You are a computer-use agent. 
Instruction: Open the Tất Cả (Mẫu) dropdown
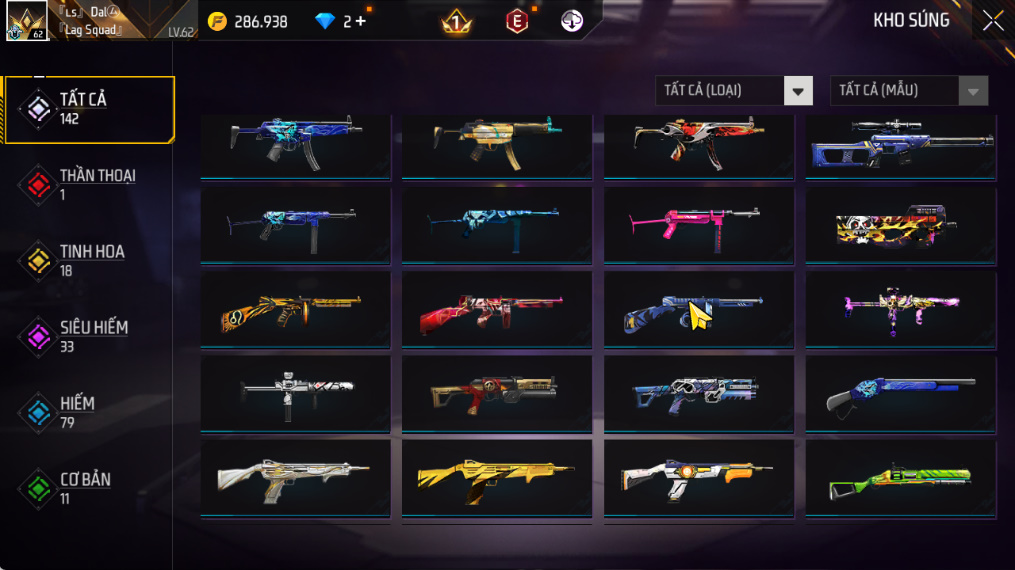click(908, 91)
